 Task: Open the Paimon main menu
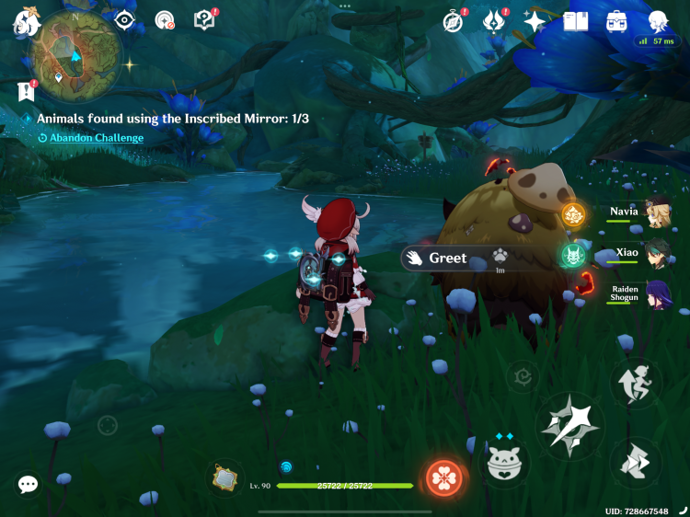point(23,21)
